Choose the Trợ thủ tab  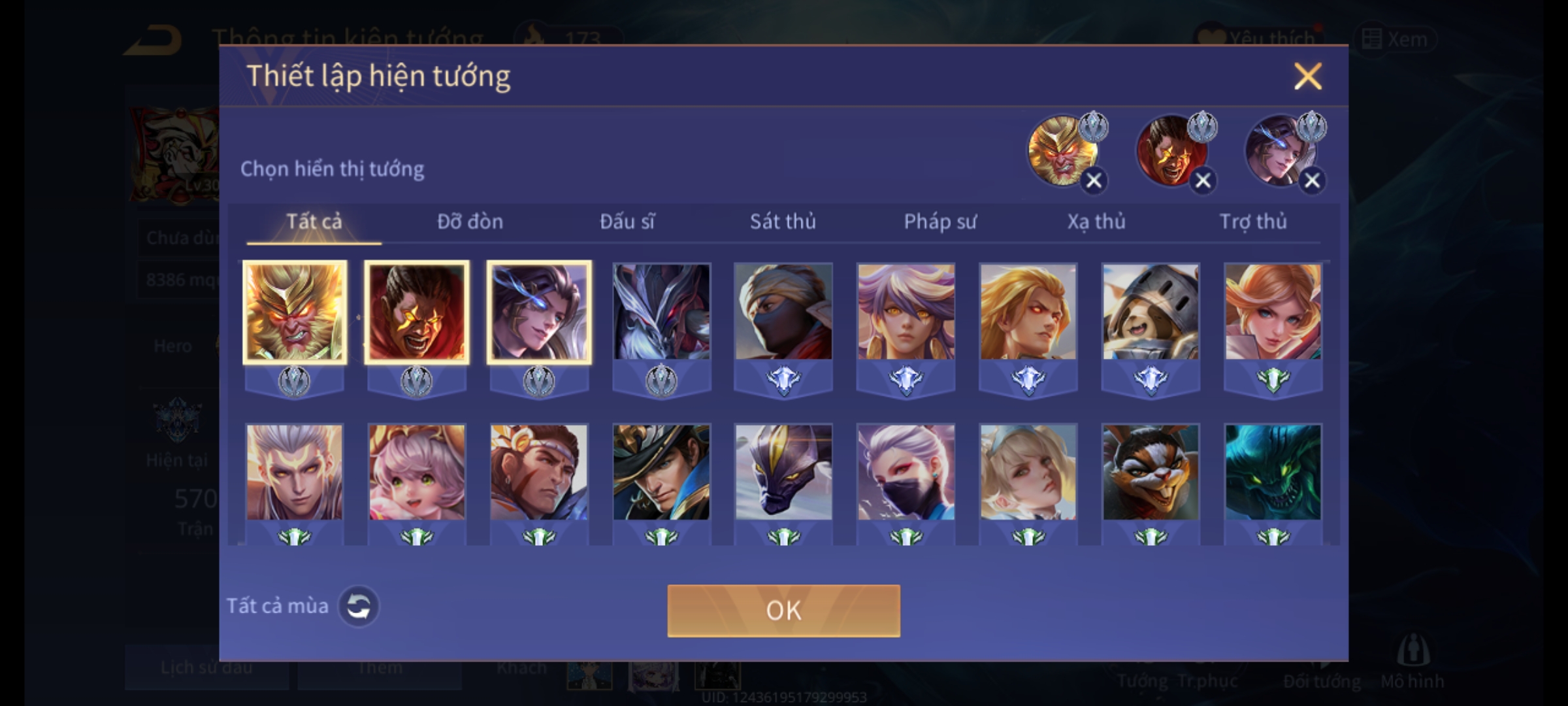(x=1253, y=222)
